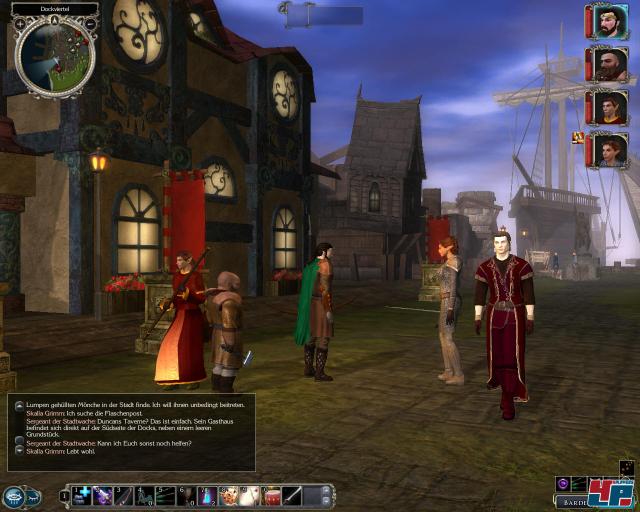Zoom in the minimap with plus button
This screenshot has height=512, width=640.
click(20, 22)
